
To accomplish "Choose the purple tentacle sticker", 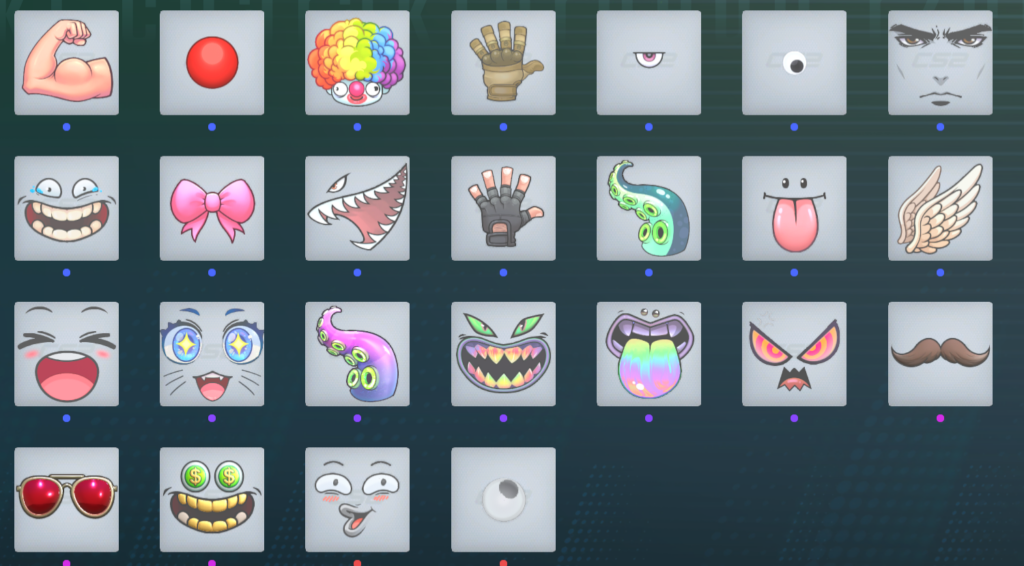I will [x=357, y=354].
